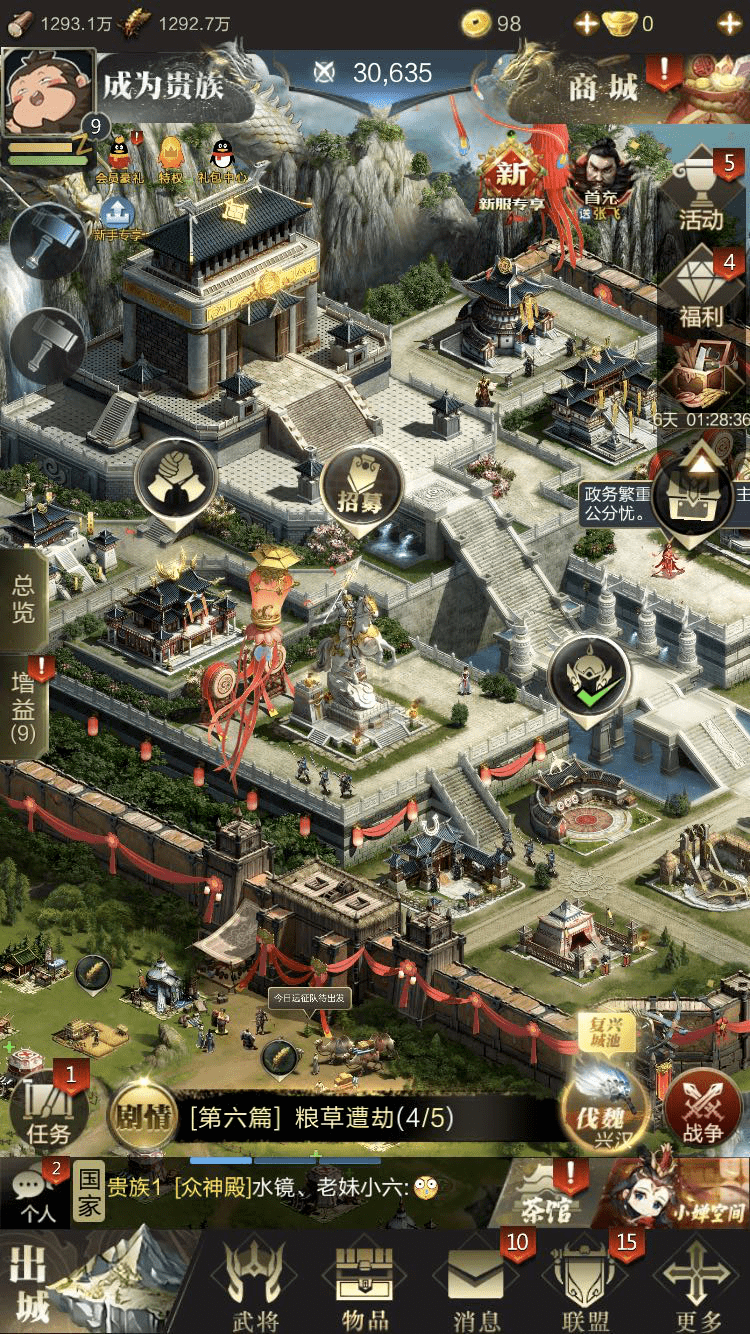This screenshot has height=1334, width=750.
Task: Check the 消息 messages
Action: (x=477, y=1286)
